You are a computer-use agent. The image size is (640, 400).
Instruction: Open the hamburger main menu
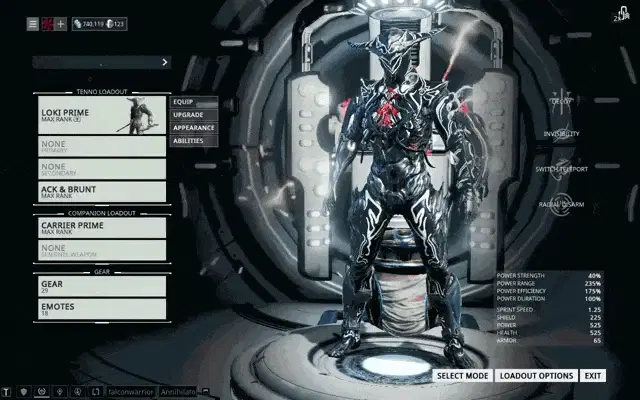pos(33,23)
